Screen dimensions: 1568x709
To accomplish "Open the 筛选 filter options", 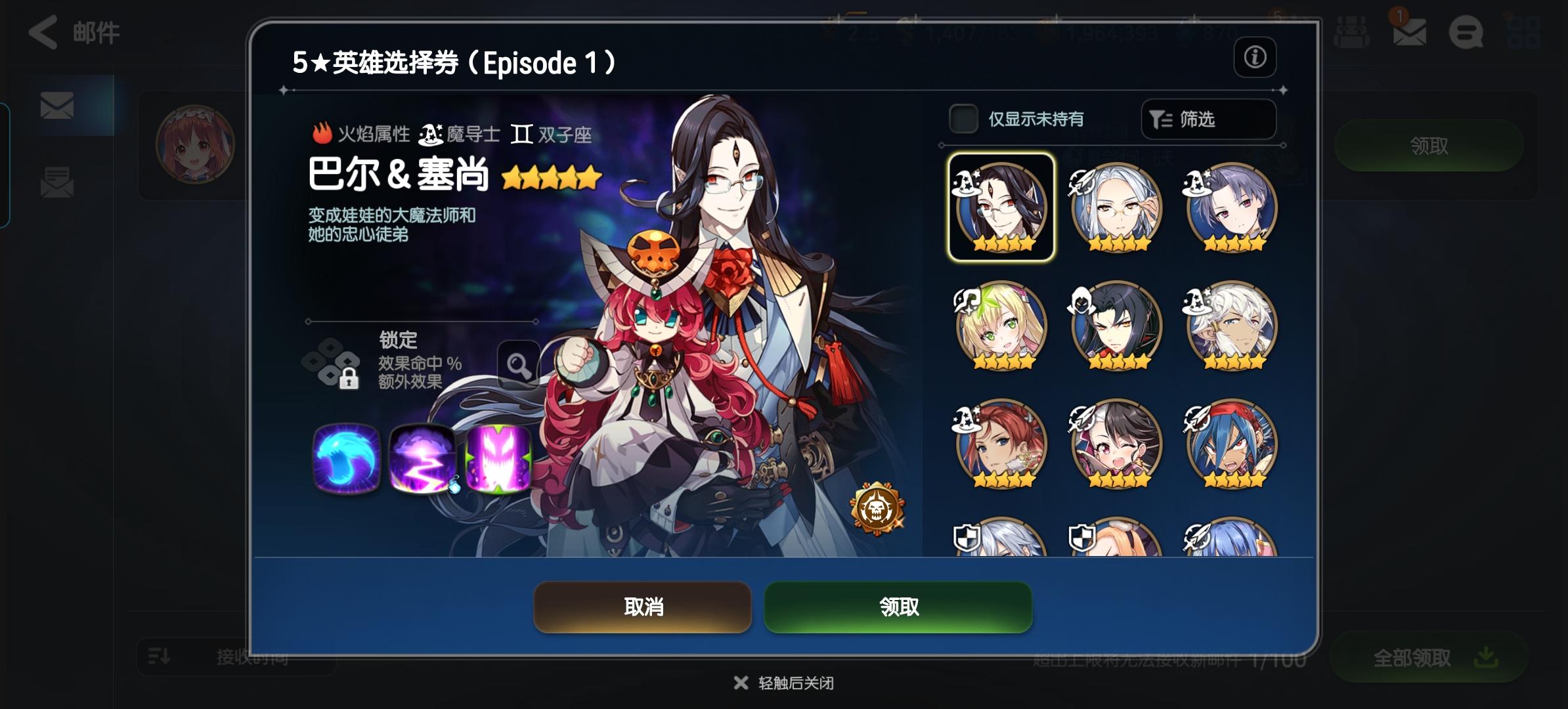I will click(x=1207, y=119).
